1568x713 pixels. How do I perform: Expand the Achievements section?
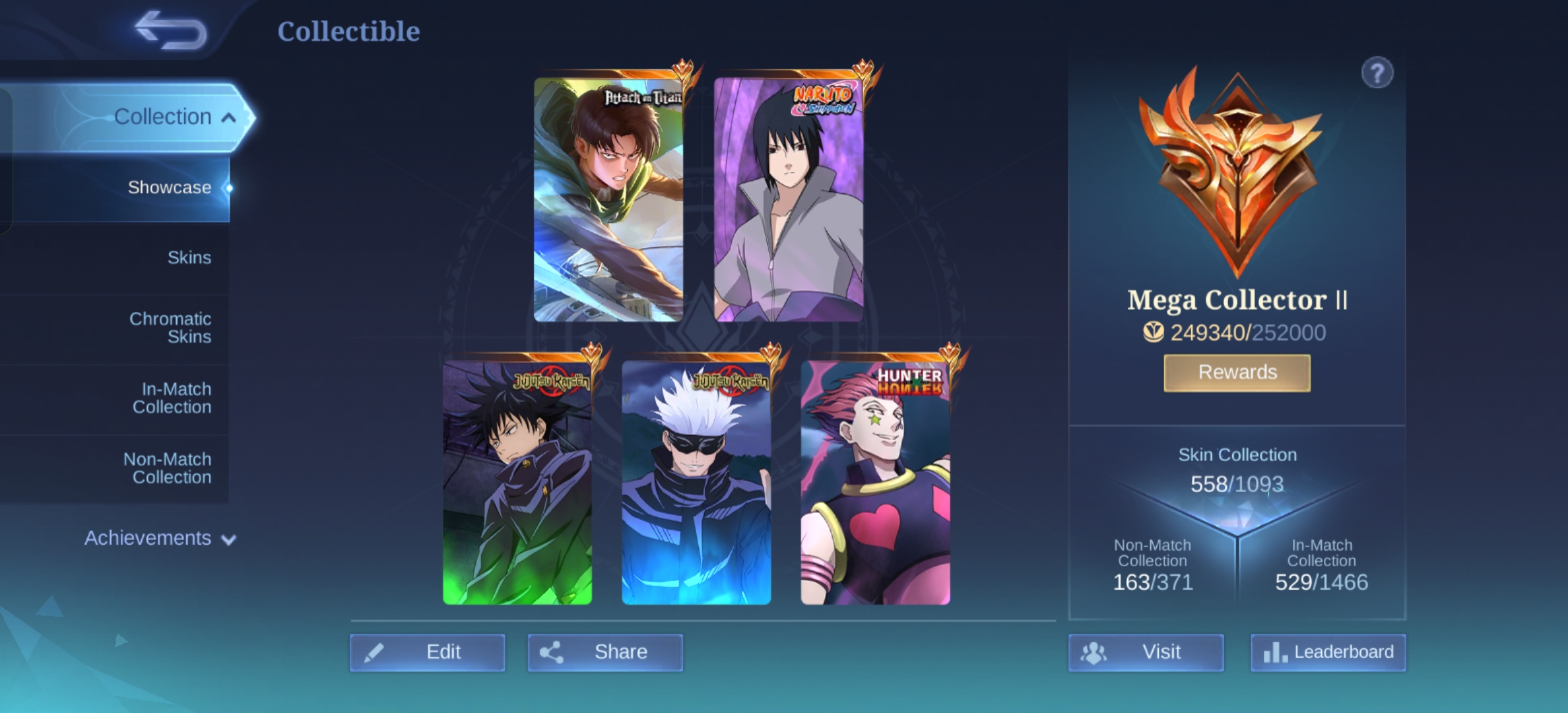(160, 539)
